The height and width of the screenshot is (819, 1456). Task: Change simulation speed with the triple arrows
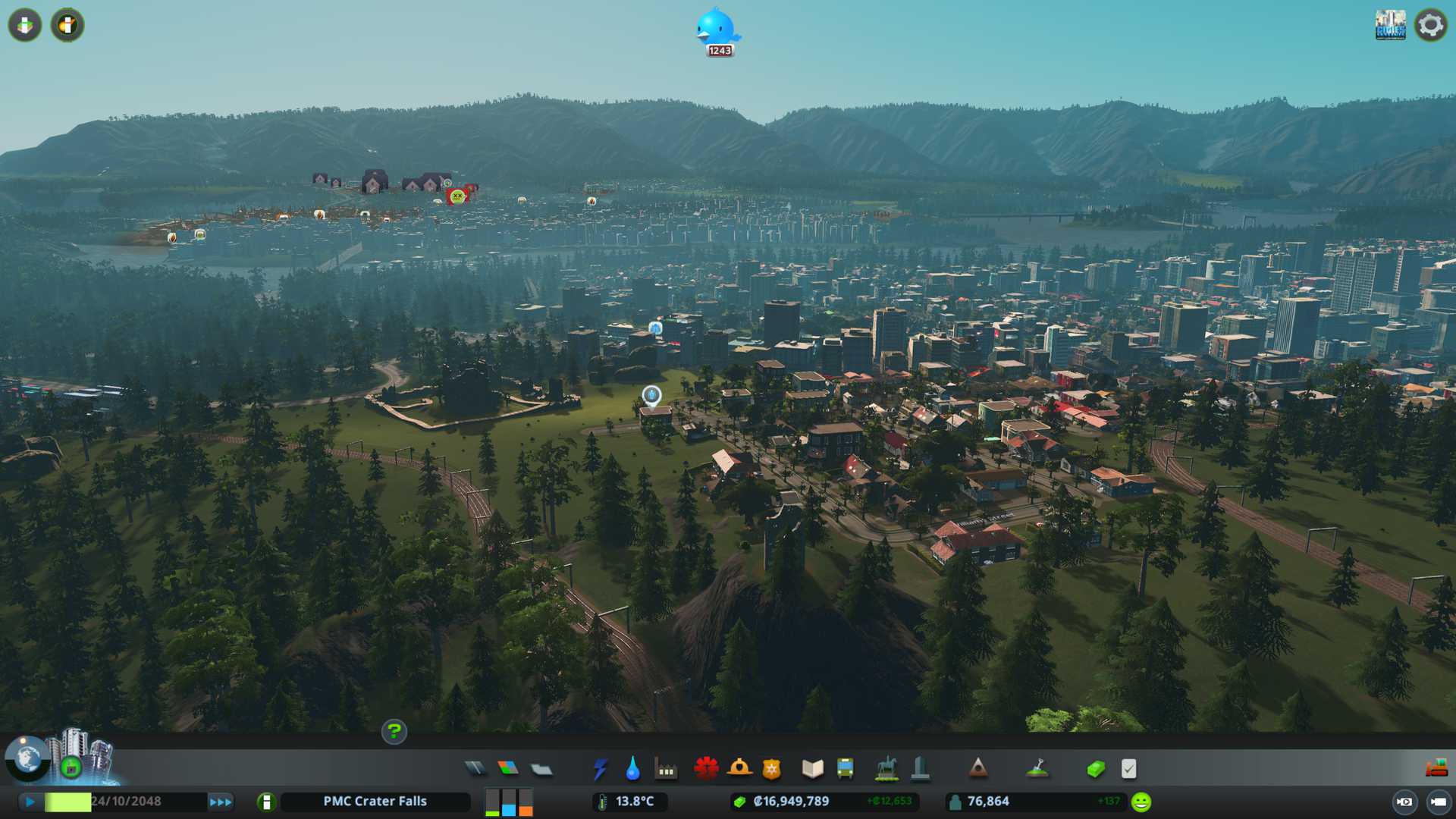pos(221,802)
